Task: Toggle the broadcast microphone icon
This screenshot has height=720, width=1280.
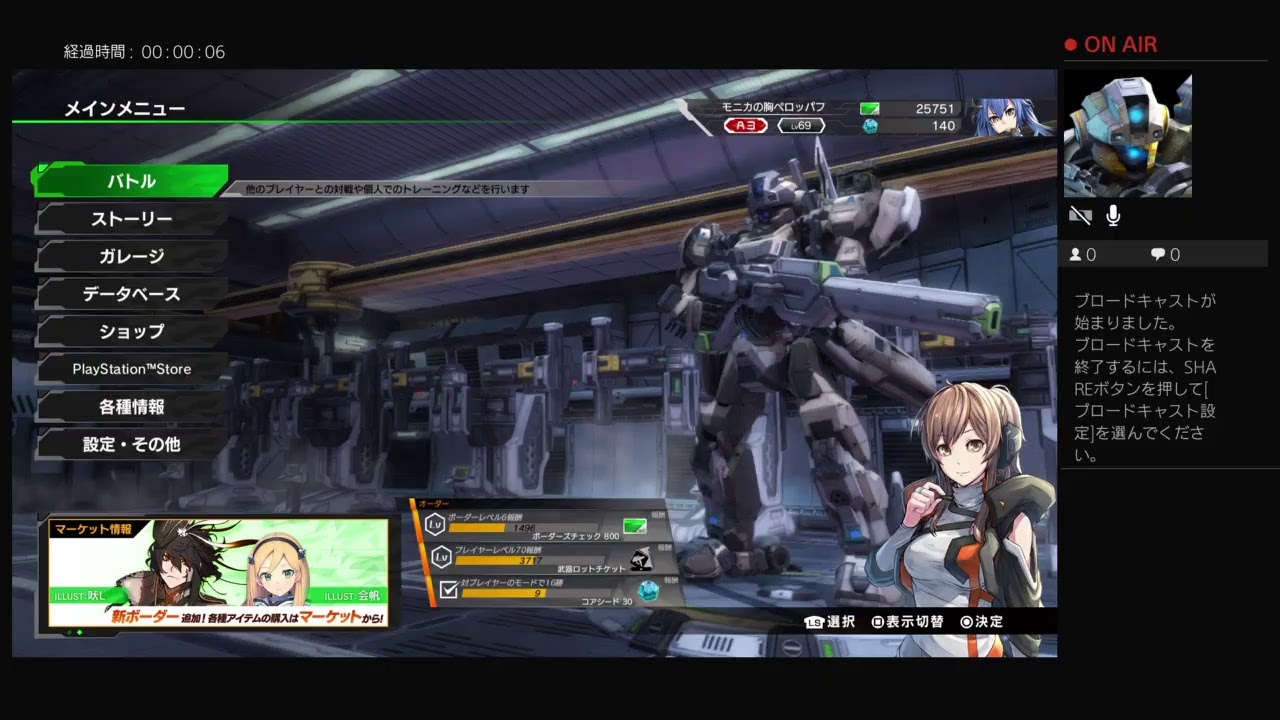Action: coord(1113,216)
